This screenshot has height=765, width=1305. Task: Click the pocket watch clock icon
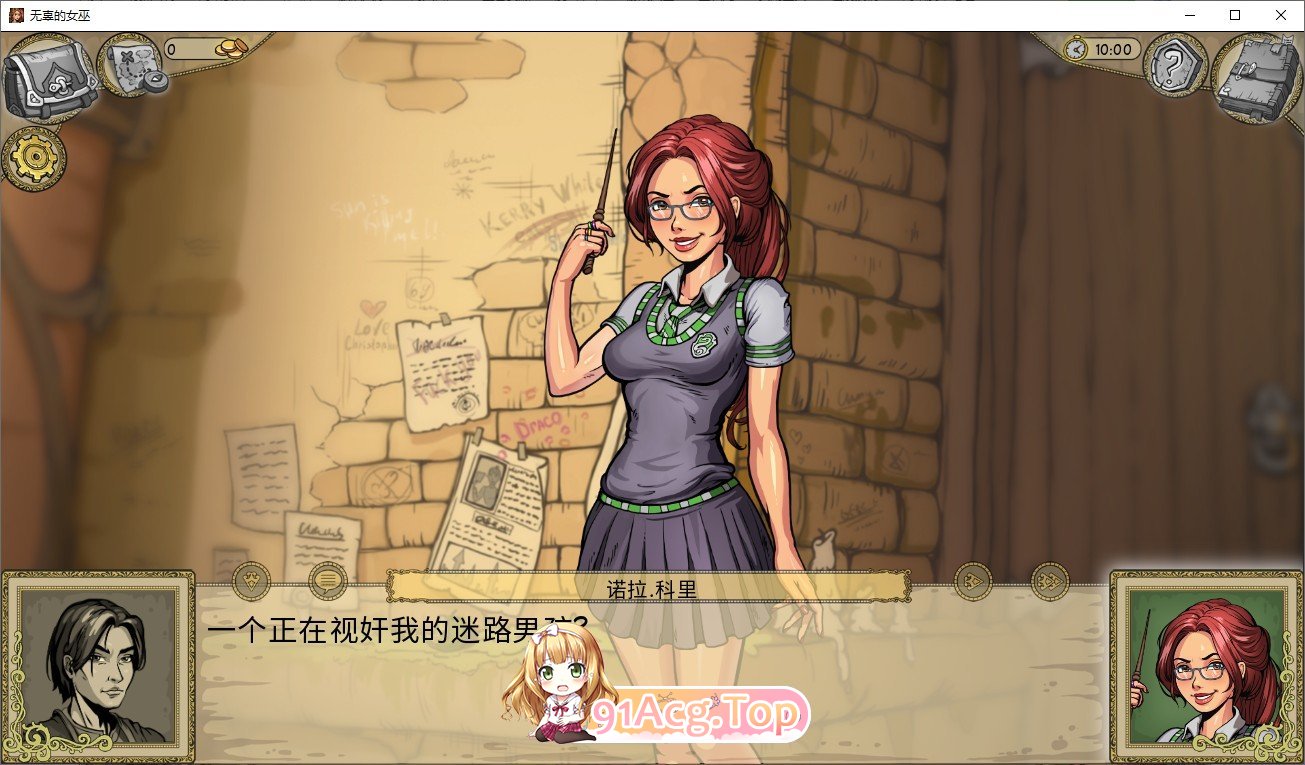(1077, 47)
